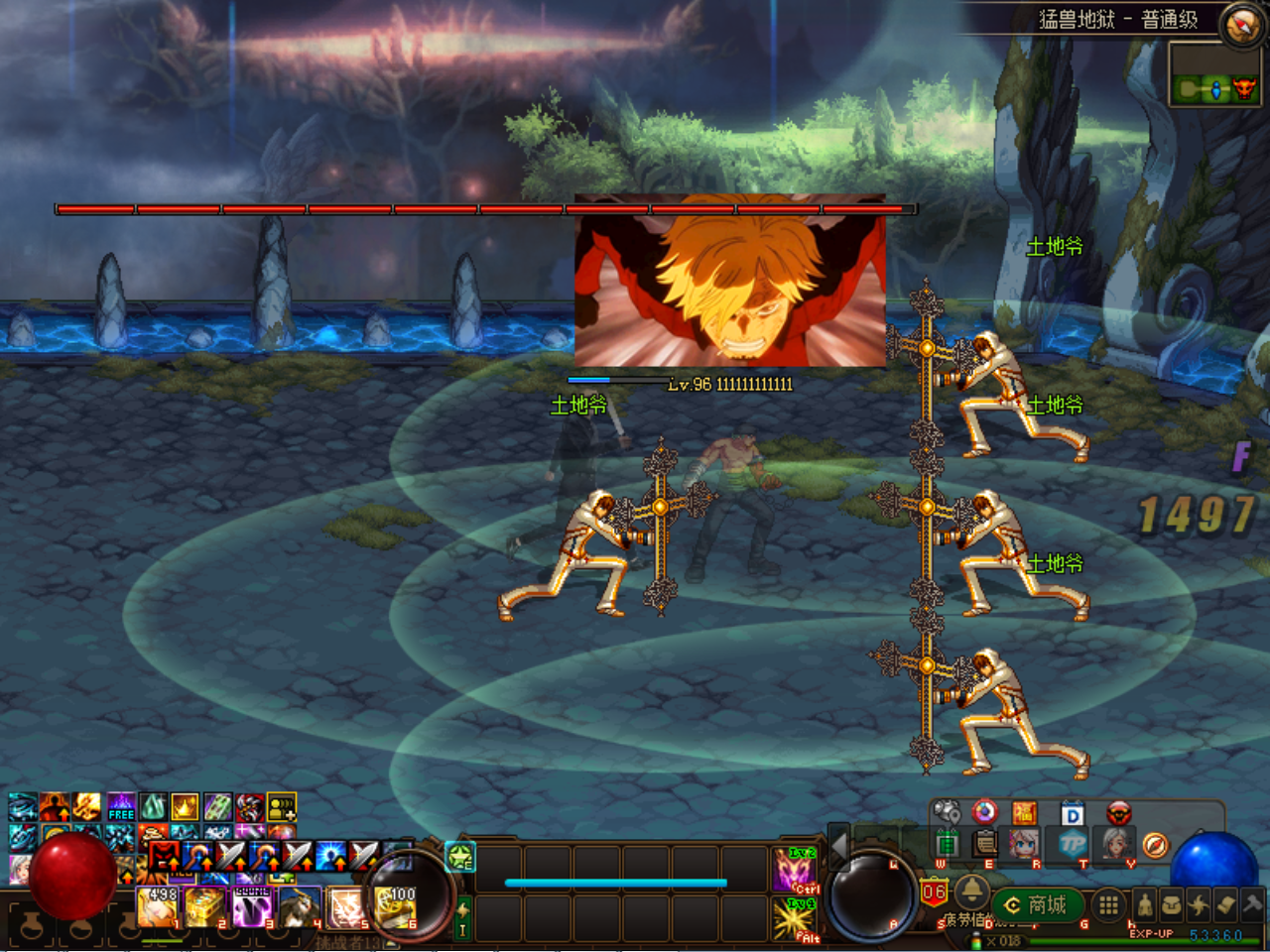1270x952 pixels.
Task: Click the red 福 fortune icon
Action: pyautogui.click(x=1025, y=814)
